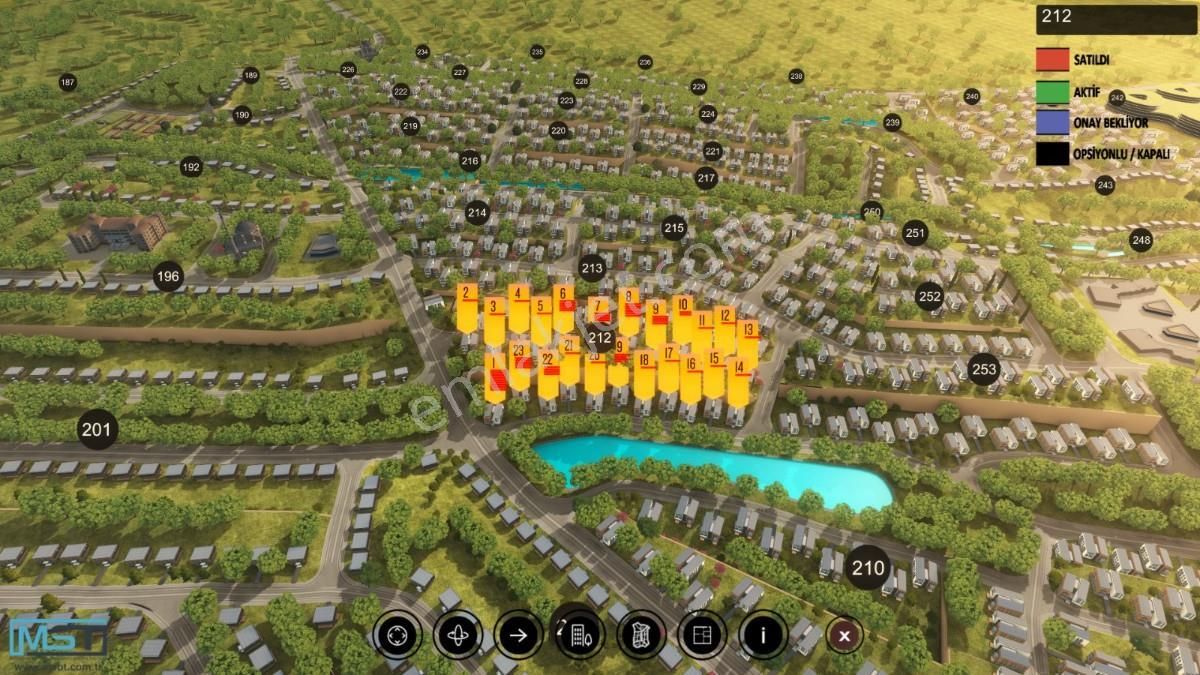Select the parcel map outline button

(641, 634)
